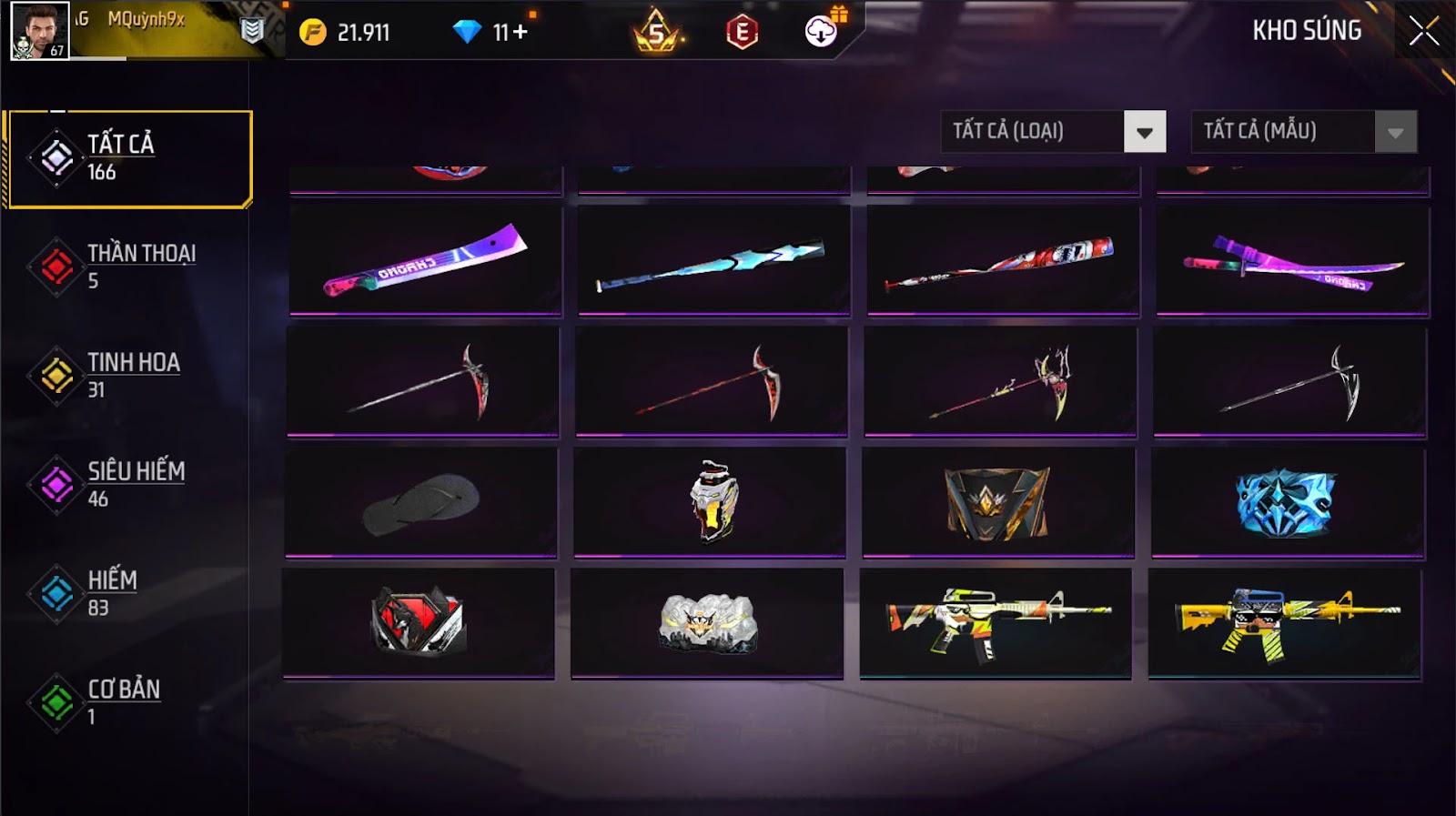This screenshot has width=1456, height=816.
Task: Pick the yellow rifle skin
Action: (1284, 622)
